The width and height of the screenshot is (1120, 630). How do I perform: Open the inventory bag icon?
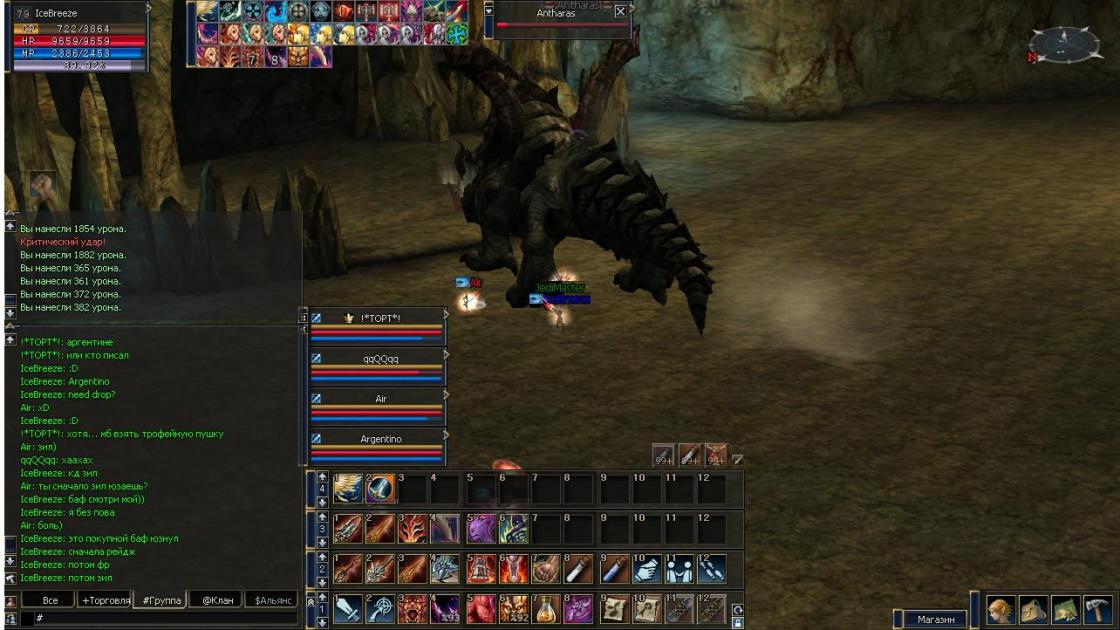tap(1033, 609)
